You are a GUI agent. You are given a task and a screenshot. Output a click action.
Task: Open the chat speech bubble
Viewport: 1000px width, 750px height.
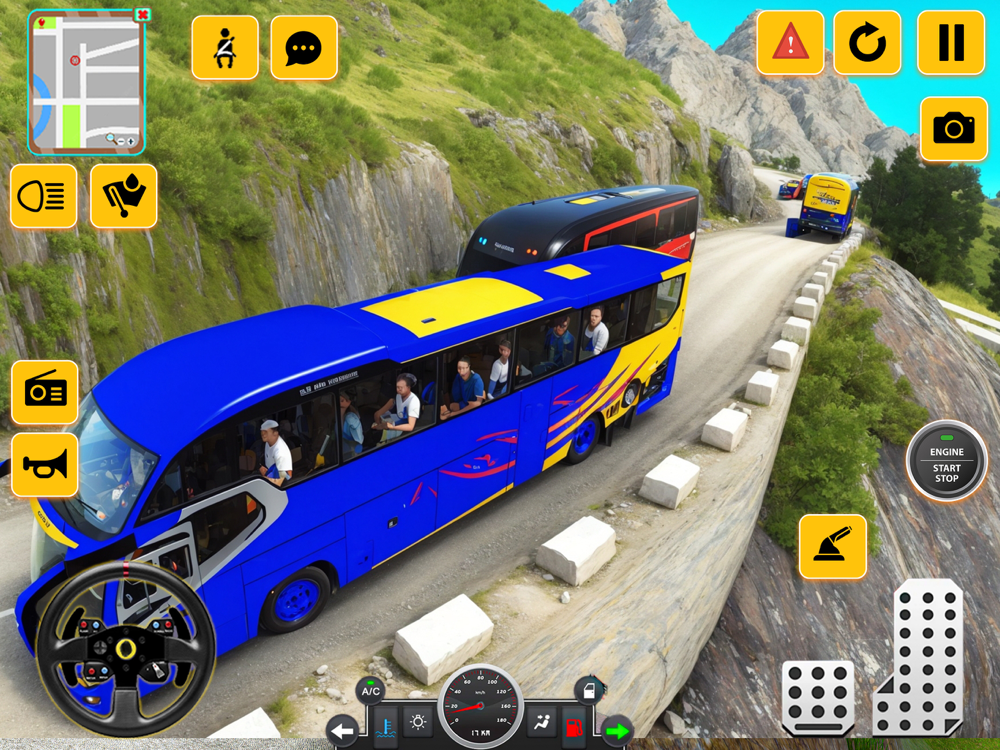coord(303,47)
